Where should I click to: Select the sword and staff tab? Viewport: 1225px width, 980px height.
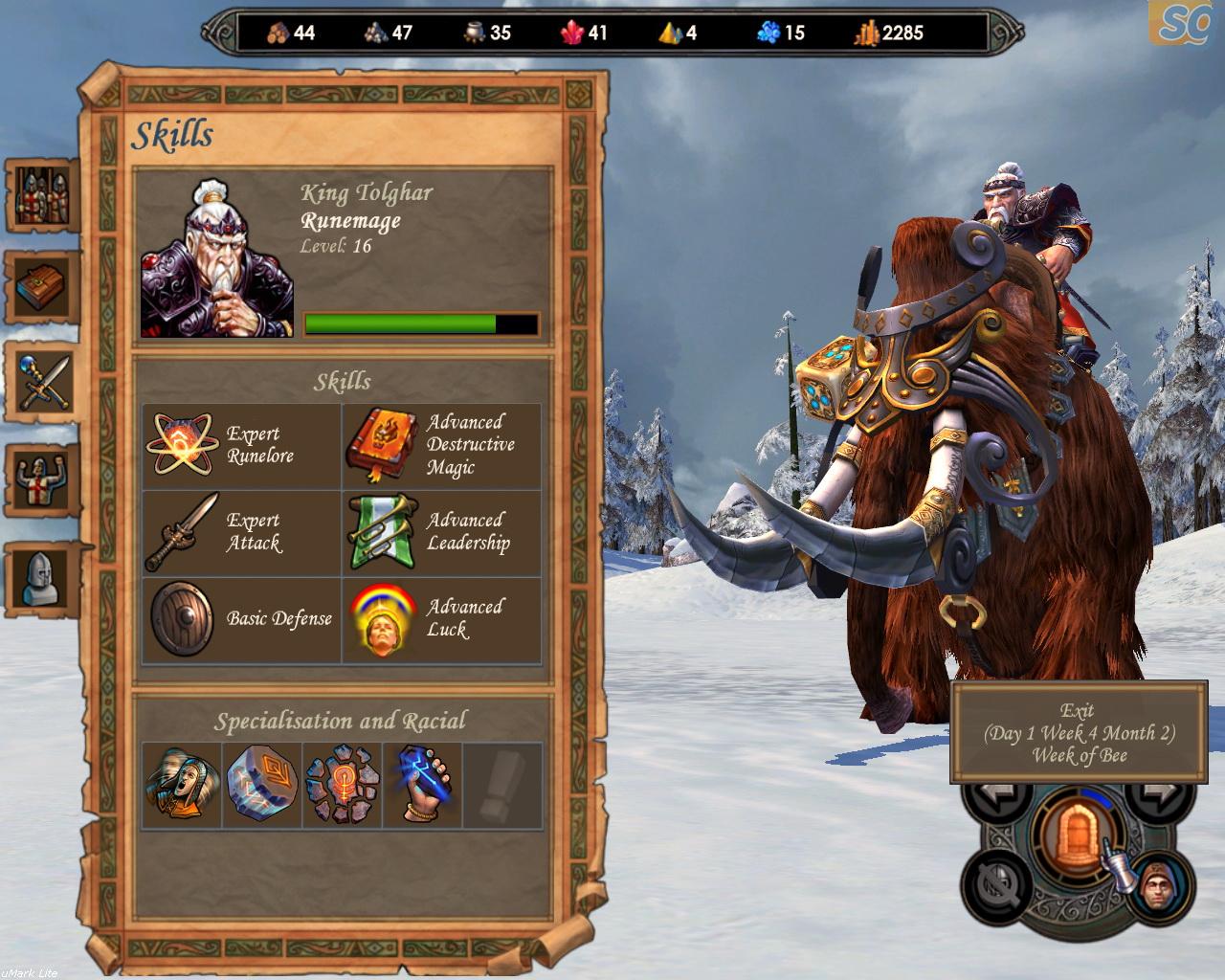point(42,381)
